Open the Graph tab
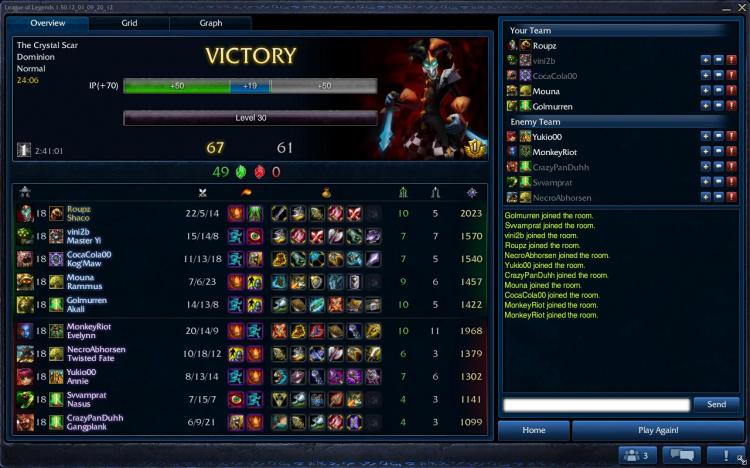The width and height of the screenshot is (750, 468). pyautogui.click(x=211, y=22)
